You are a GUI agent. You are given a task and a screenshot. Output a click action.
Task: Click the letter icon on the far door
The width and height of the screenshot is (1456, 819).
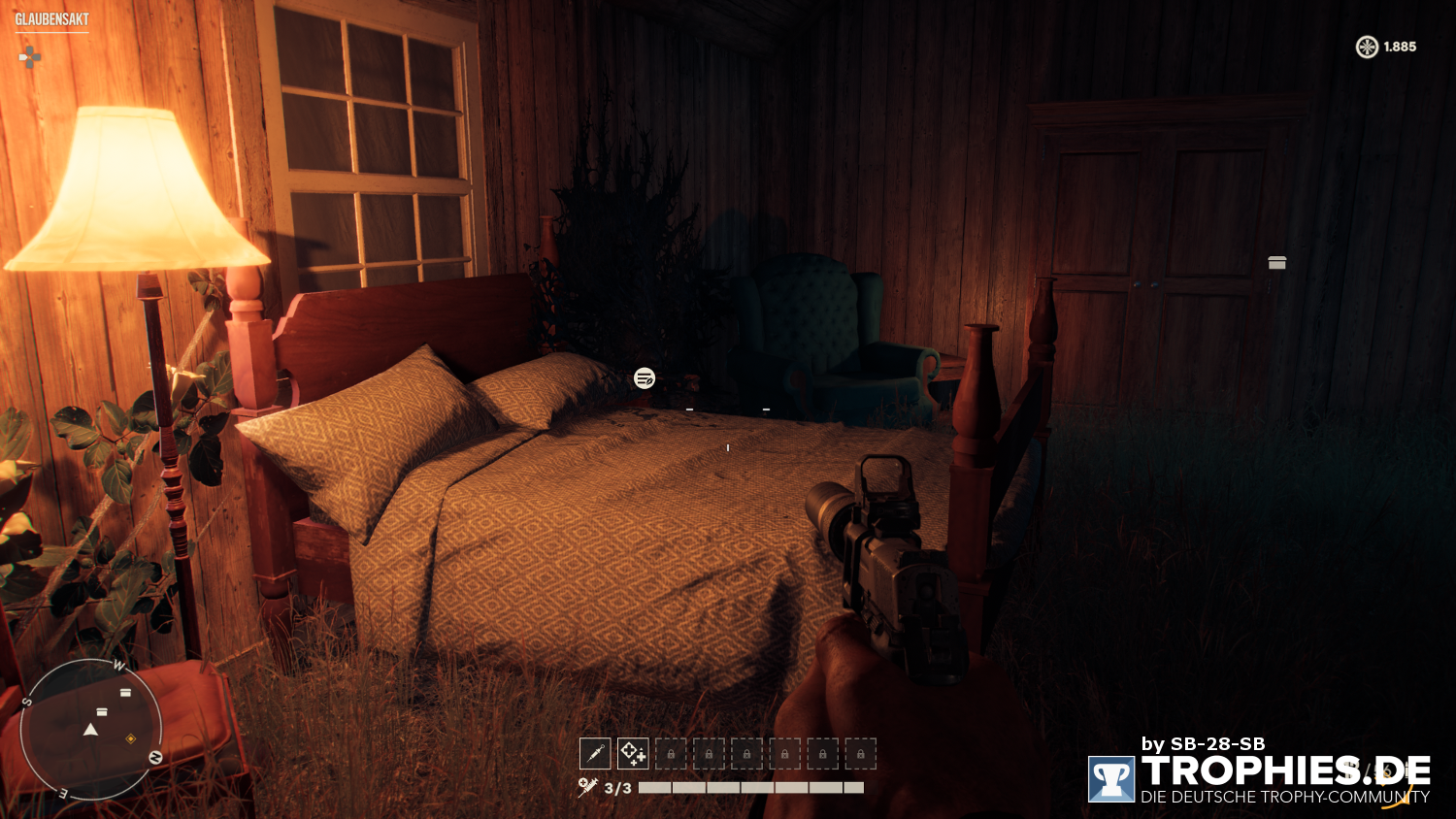coord(1276,262)
